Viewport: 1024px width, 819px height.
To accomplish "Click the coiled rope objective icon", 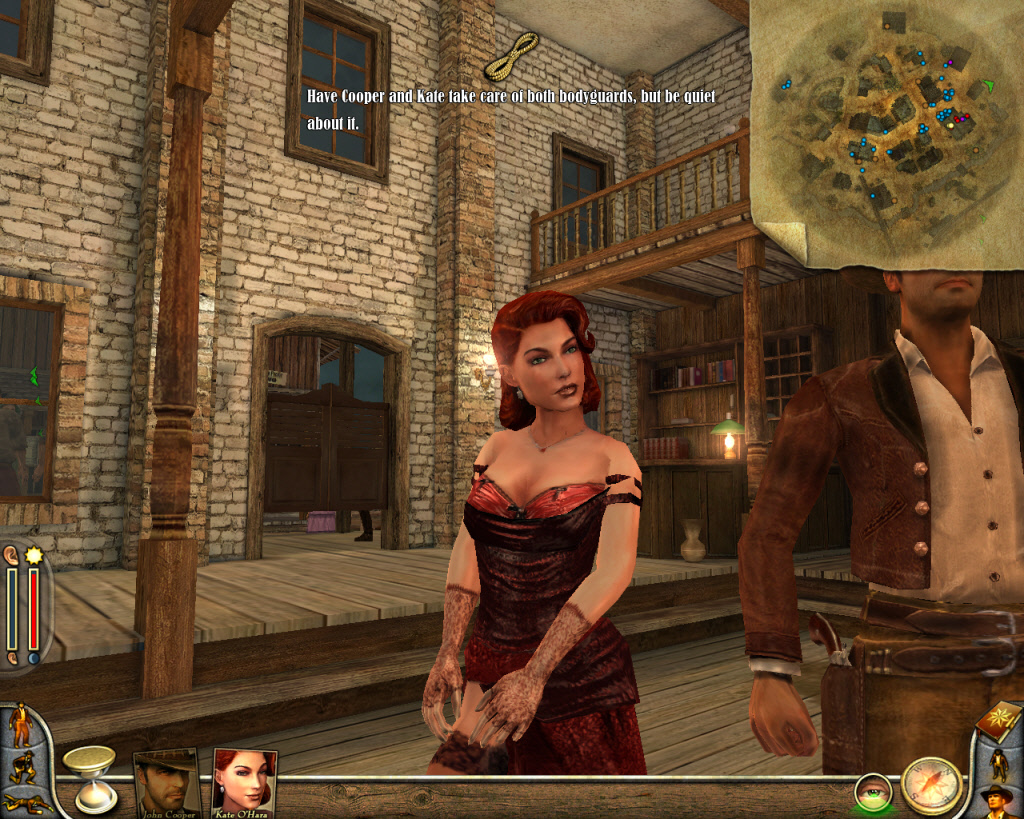I will coord(512,56).
